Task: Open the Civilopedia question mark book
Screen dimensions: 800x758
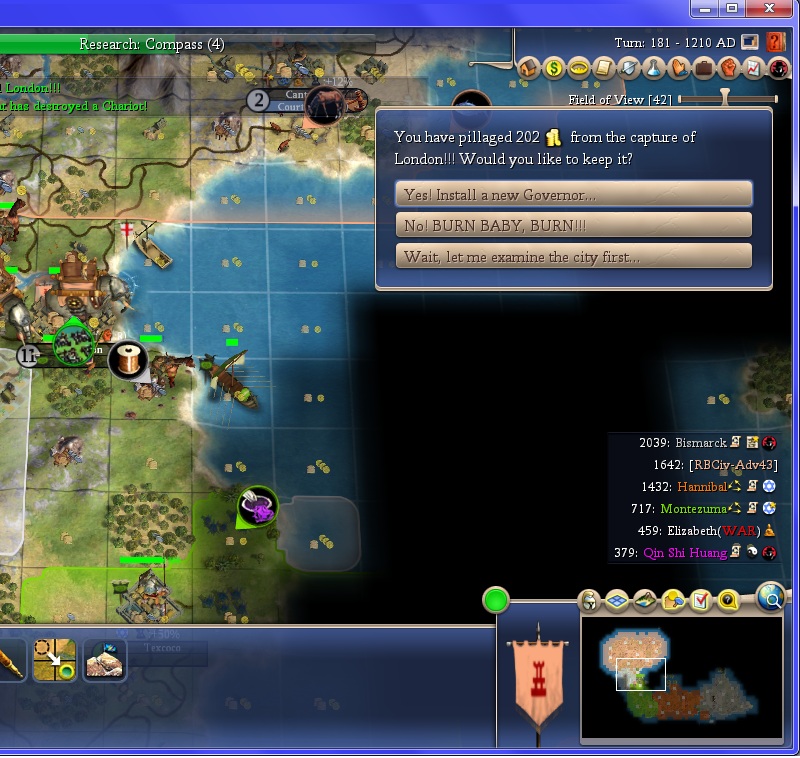Action: 775,43
